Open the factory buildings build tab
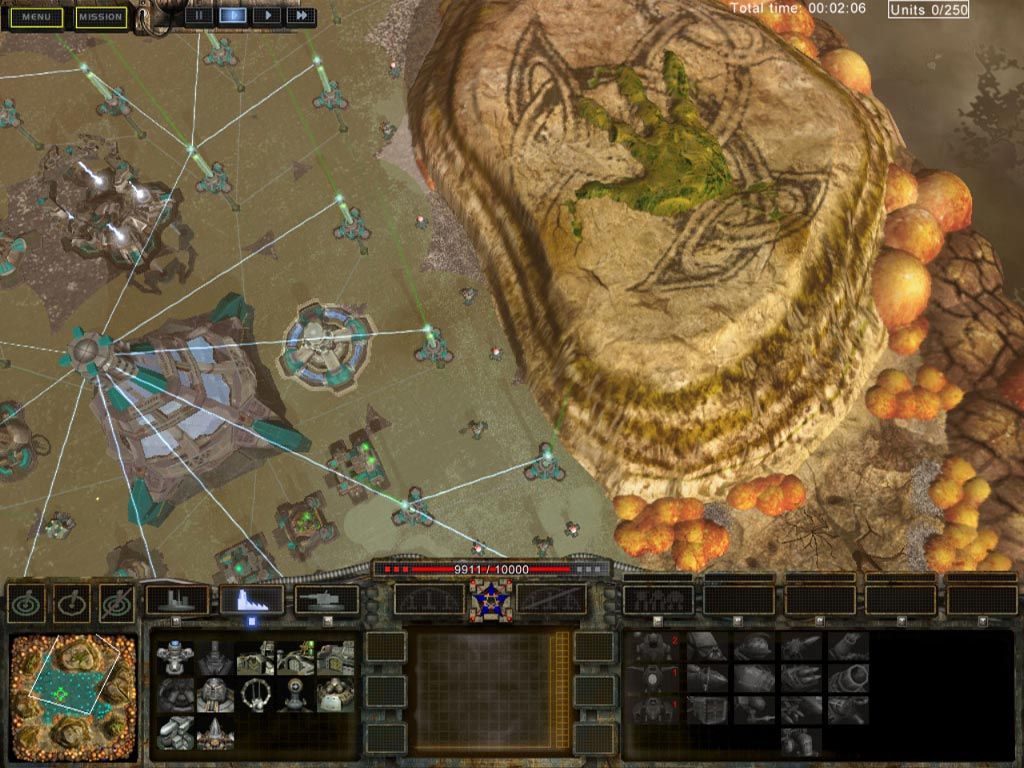1024x768 pixels. (177, 600)
